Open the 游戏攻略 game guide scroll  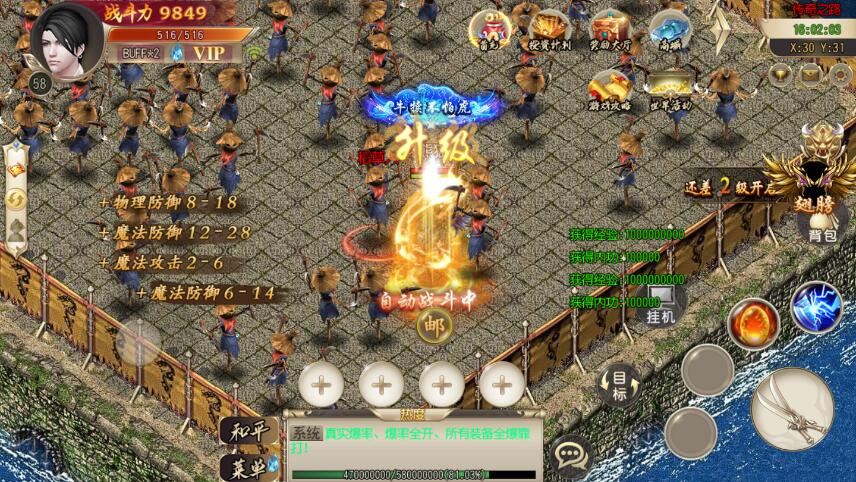[609, 90]
